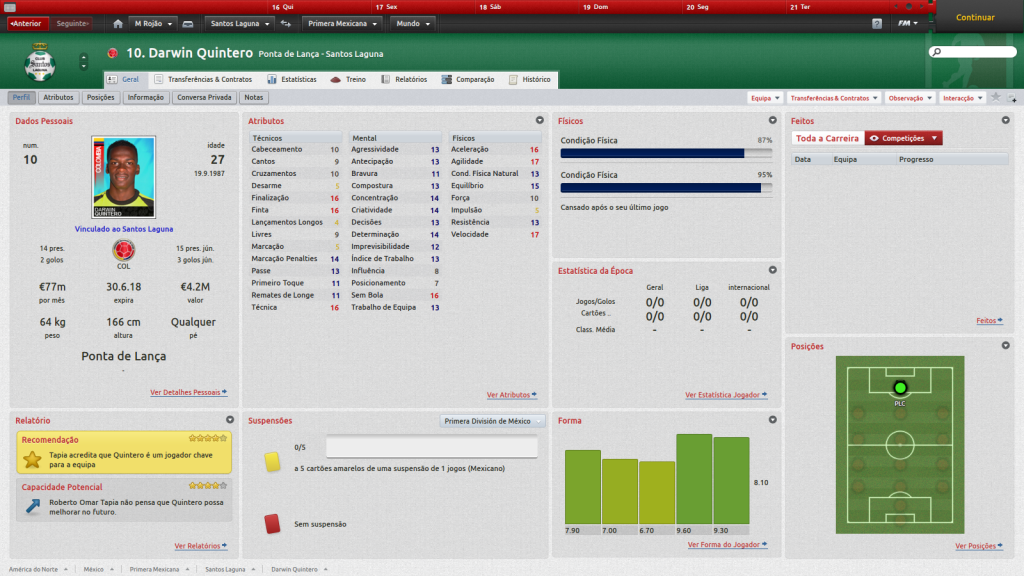
Task: Follow the Ver Forma do Jogador link
Action: [727, 545]
